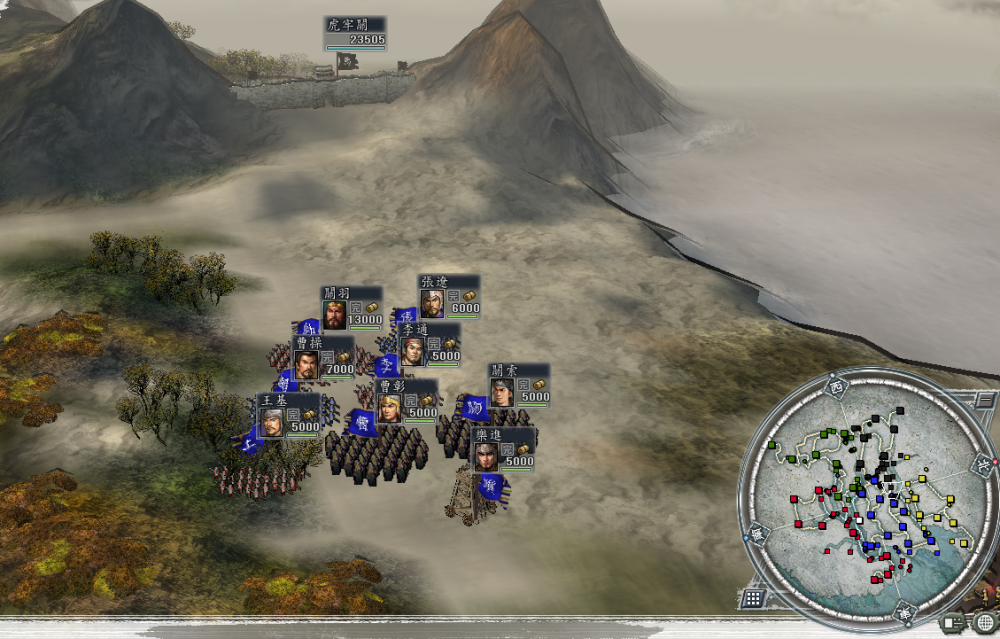1000x639 pixels.
Task: Click the 西 (west) compass marker on minimap
Action: [x=836, y=385]
